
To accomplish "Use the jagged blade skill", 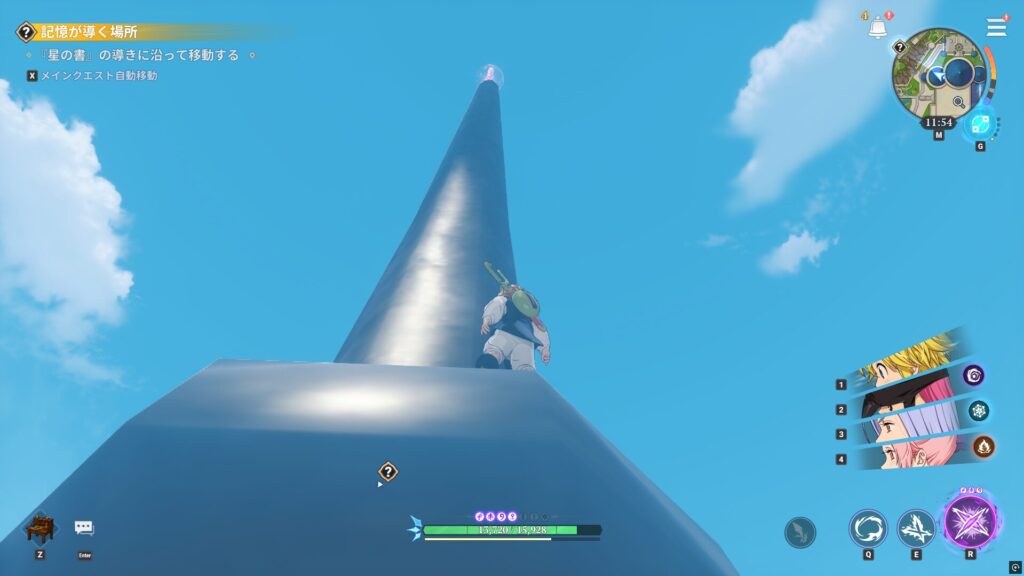I will click(916, 528).
